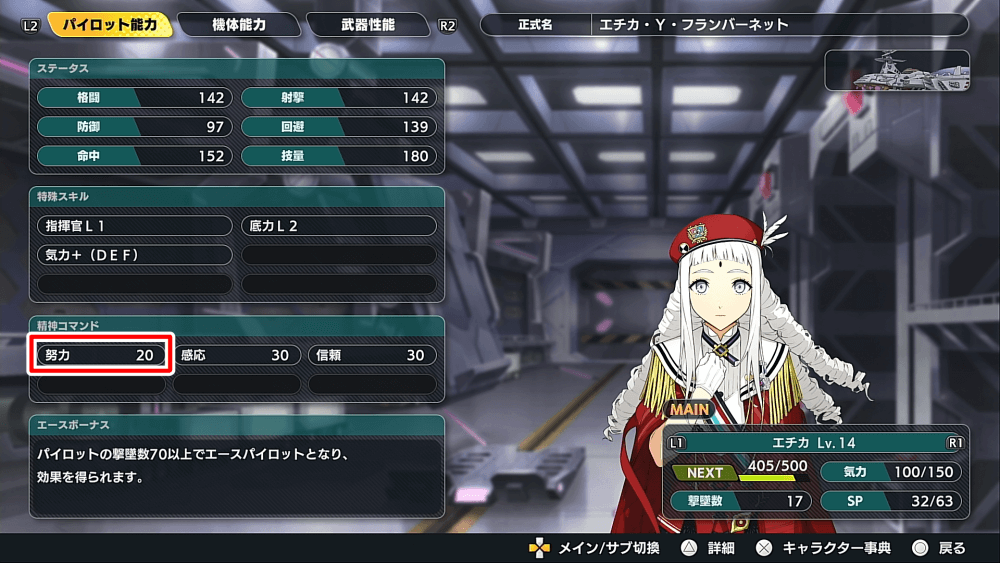Viewport: 1000px width, 563px height.
Task: Click the battleship unit thumbnail
Action: click(897, 70)
